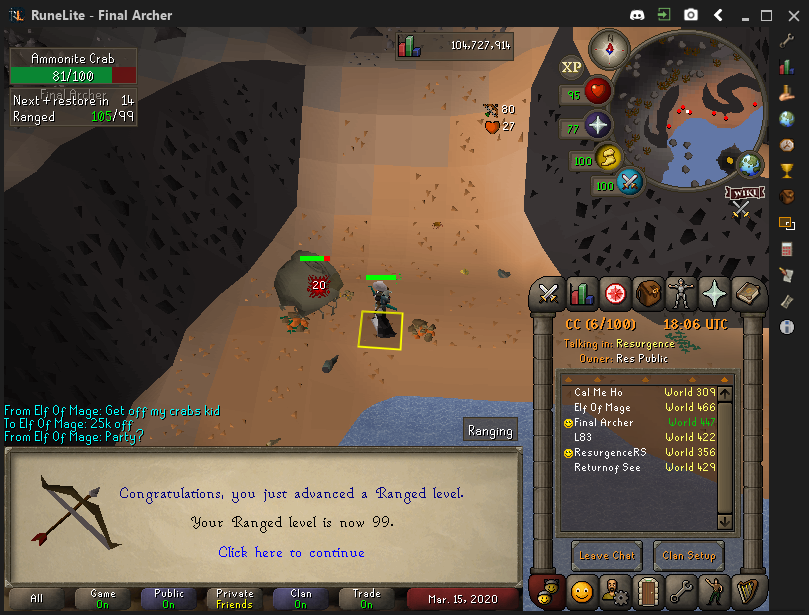Activate quick prayers orb

pyautogui.click(x=597, y=126)
